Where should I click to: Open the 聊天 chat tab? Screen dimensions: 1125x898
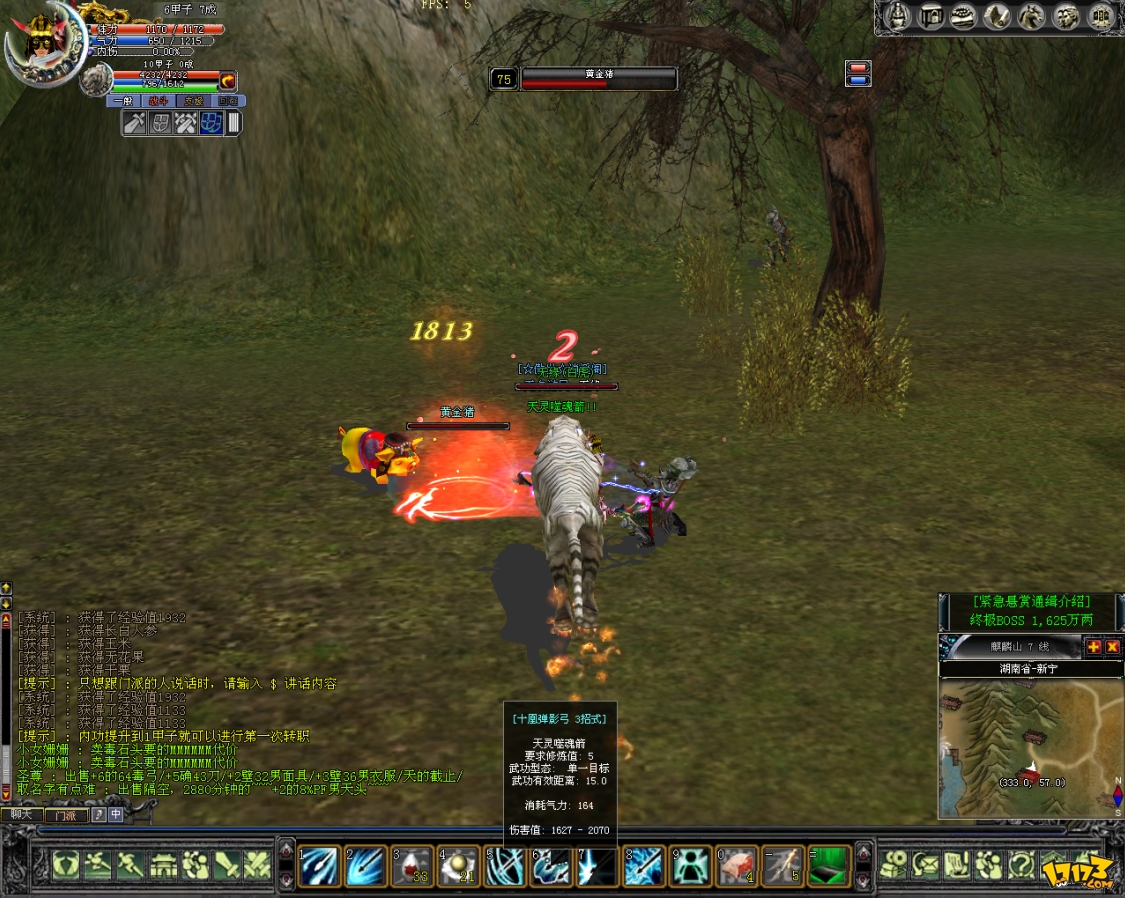[21, 815]
